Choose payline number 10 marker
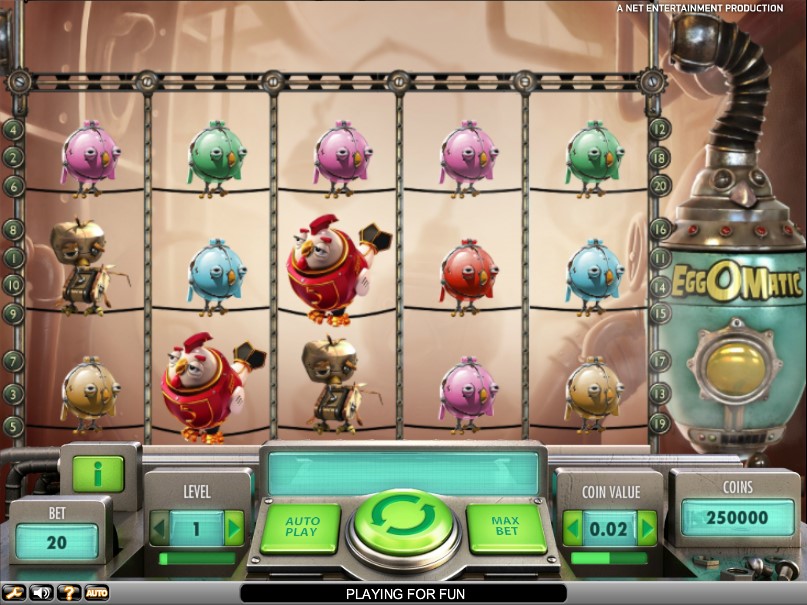 (x=13, y=285)
